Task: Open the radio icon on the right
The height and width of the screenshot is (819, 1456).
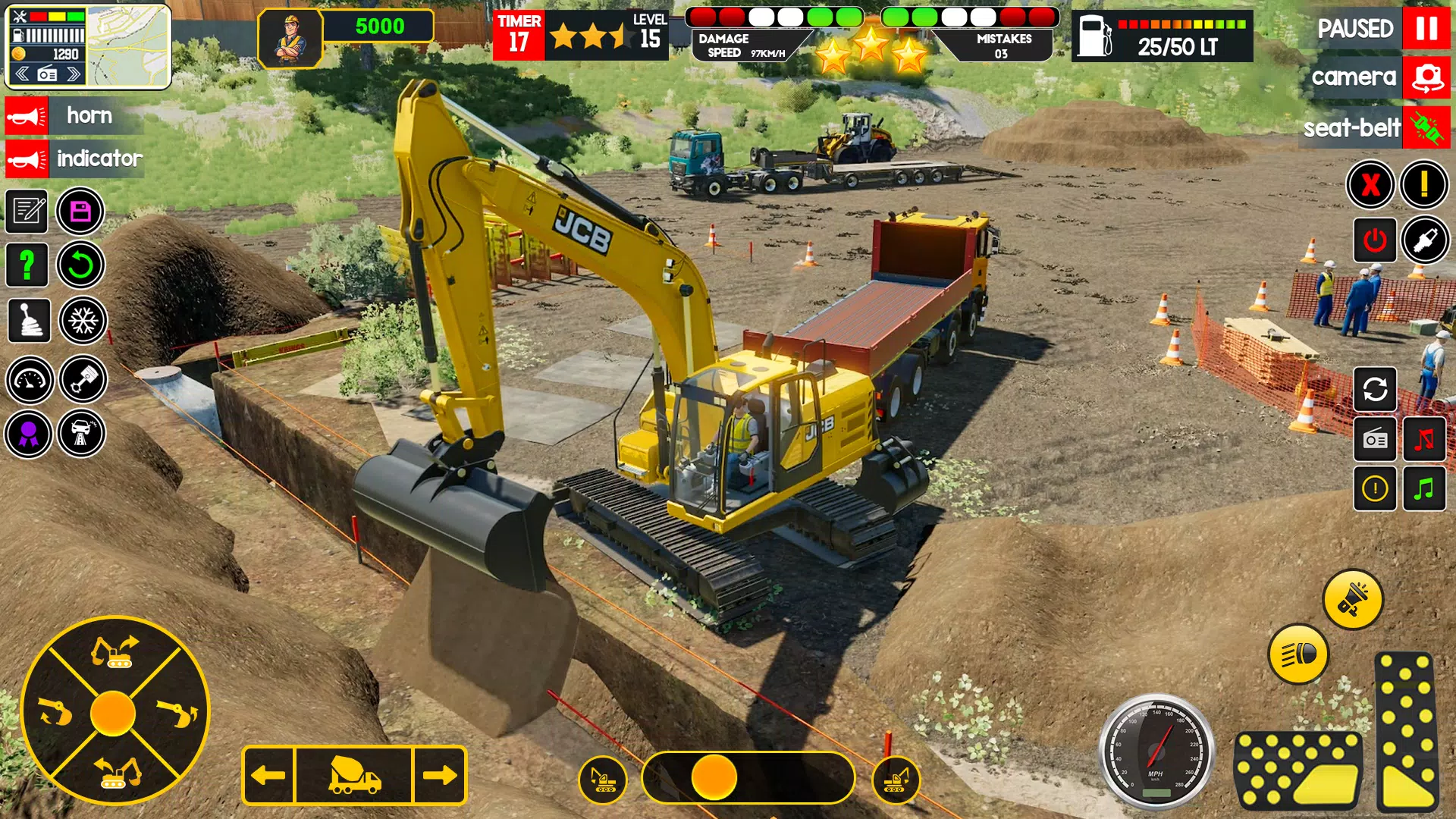Action: pyautogui.click(x=1375, y=440)
